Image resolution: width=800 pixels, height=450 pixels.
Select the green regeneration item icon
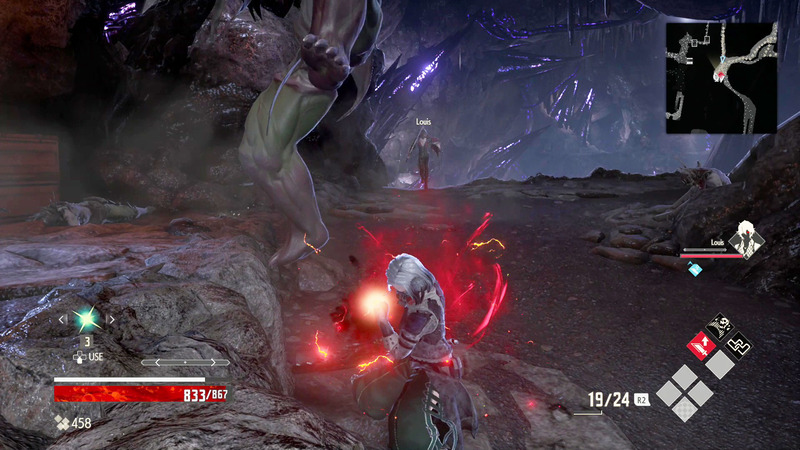click(87, 320)
